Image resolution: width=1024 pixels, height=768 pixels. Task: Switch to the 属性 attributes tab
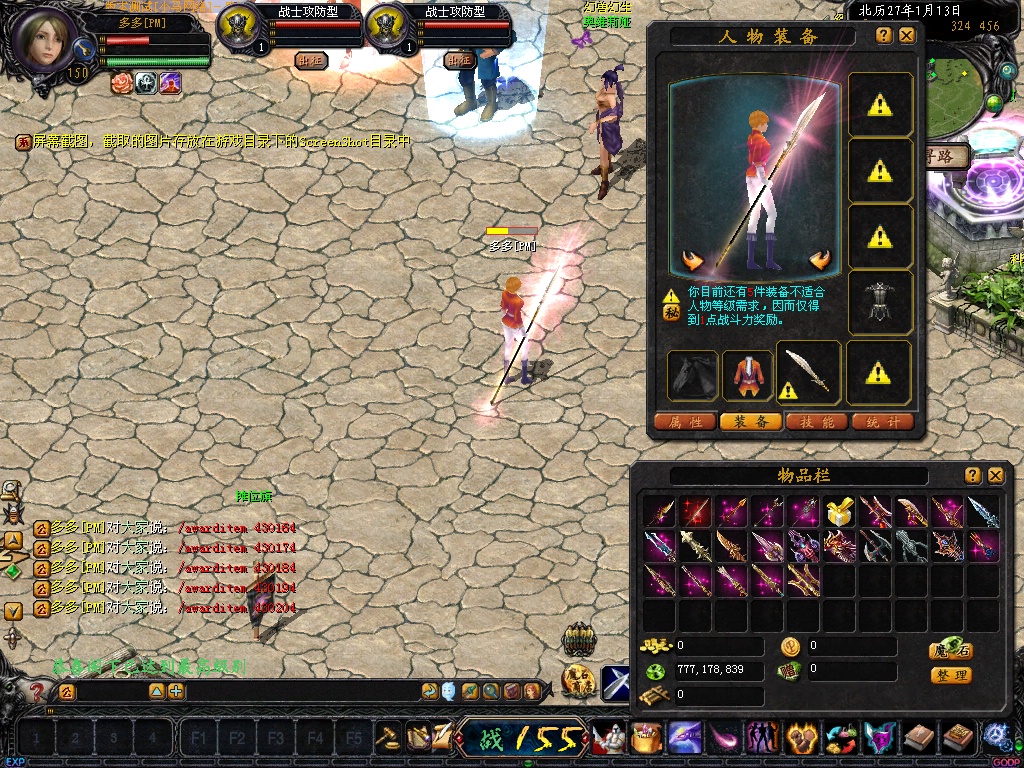[686, 422]
